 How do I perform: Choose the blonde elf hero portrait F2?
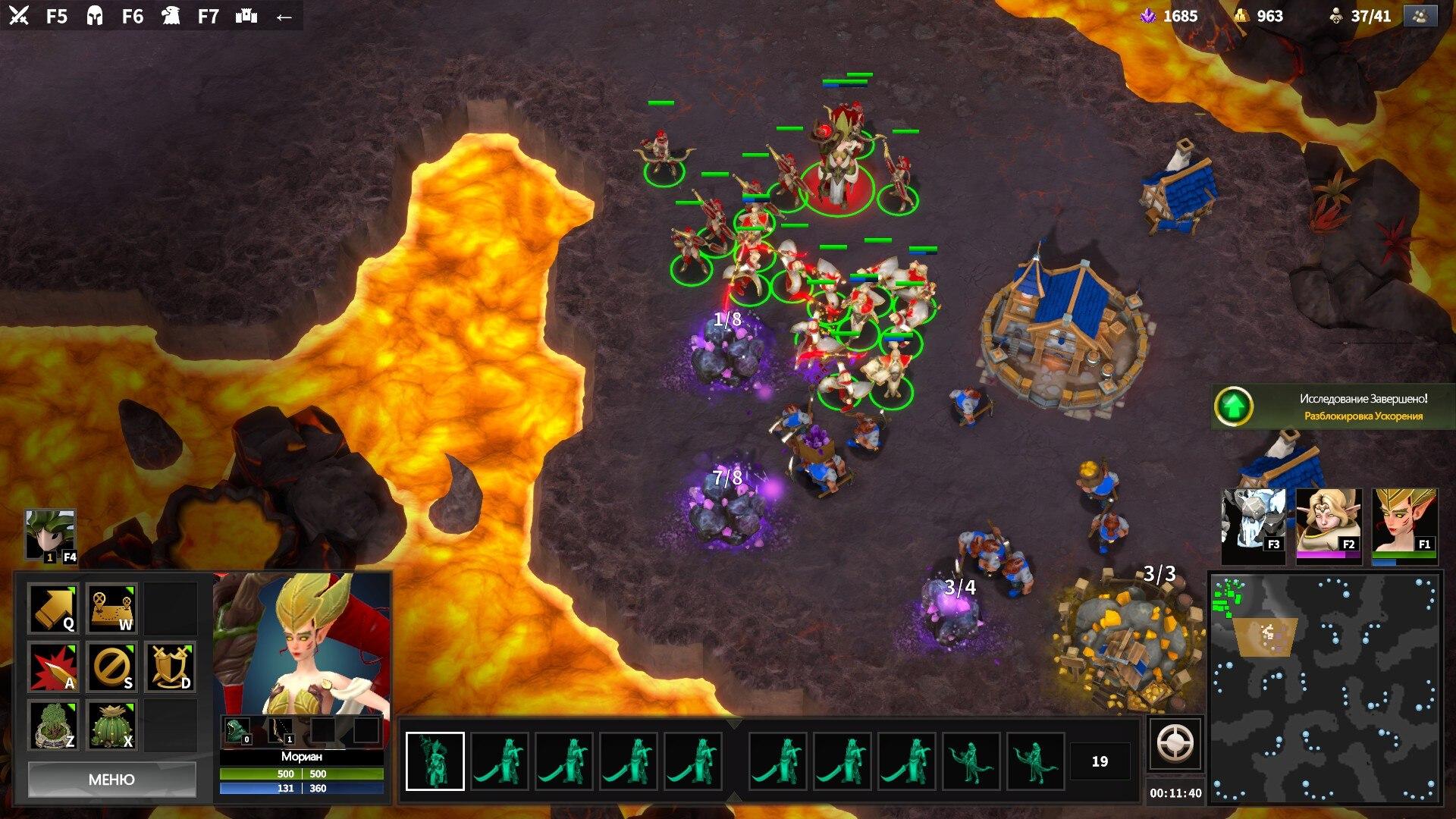(1329, 525)
